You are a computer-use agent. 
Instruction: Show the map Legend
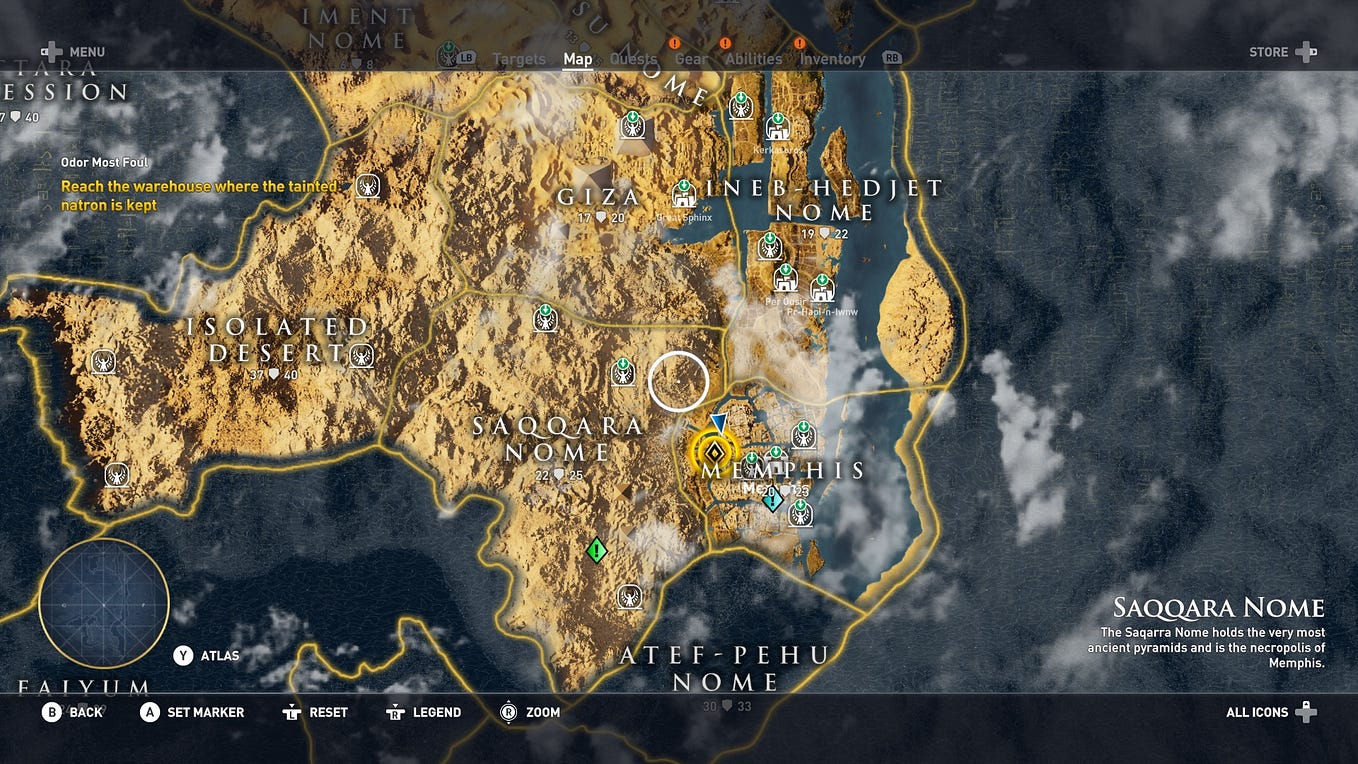pos(425,712)
